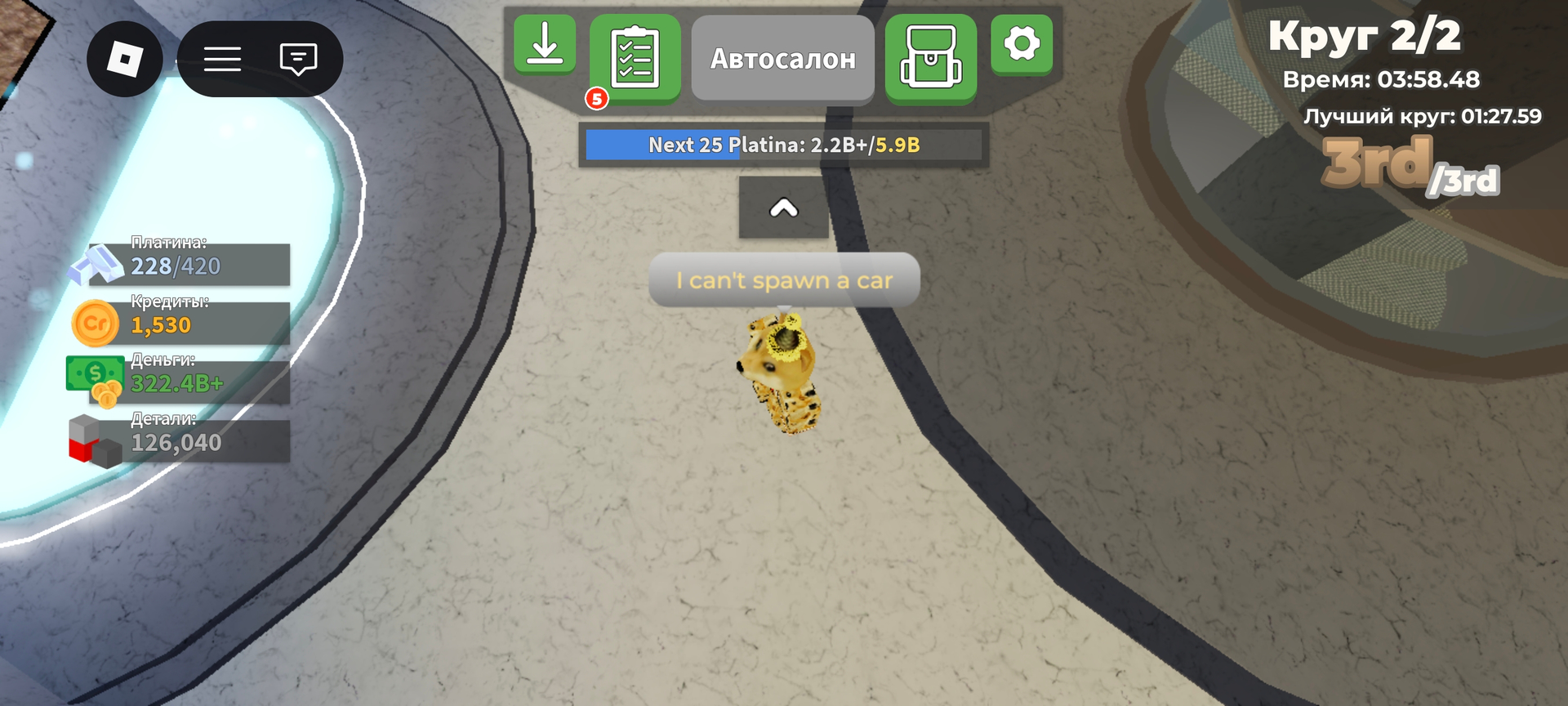The width and height of the screenshot is (1568, 706).
Task: Click the Next 25 Platina progress bar
Action: coord(782,145)
